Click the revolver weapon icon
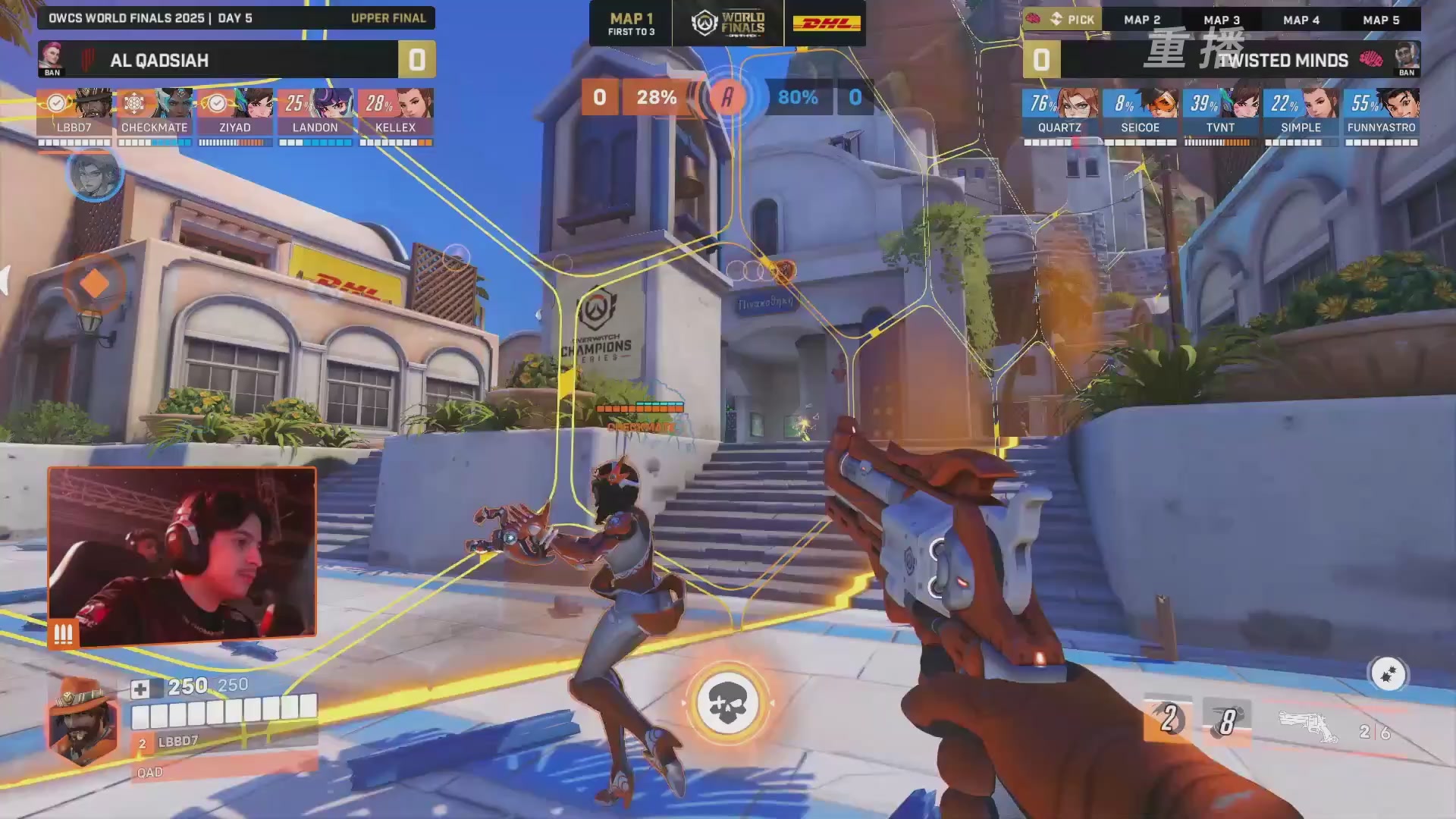The height and width of the screenshot is (819, 1456). tap(1307, 728)
